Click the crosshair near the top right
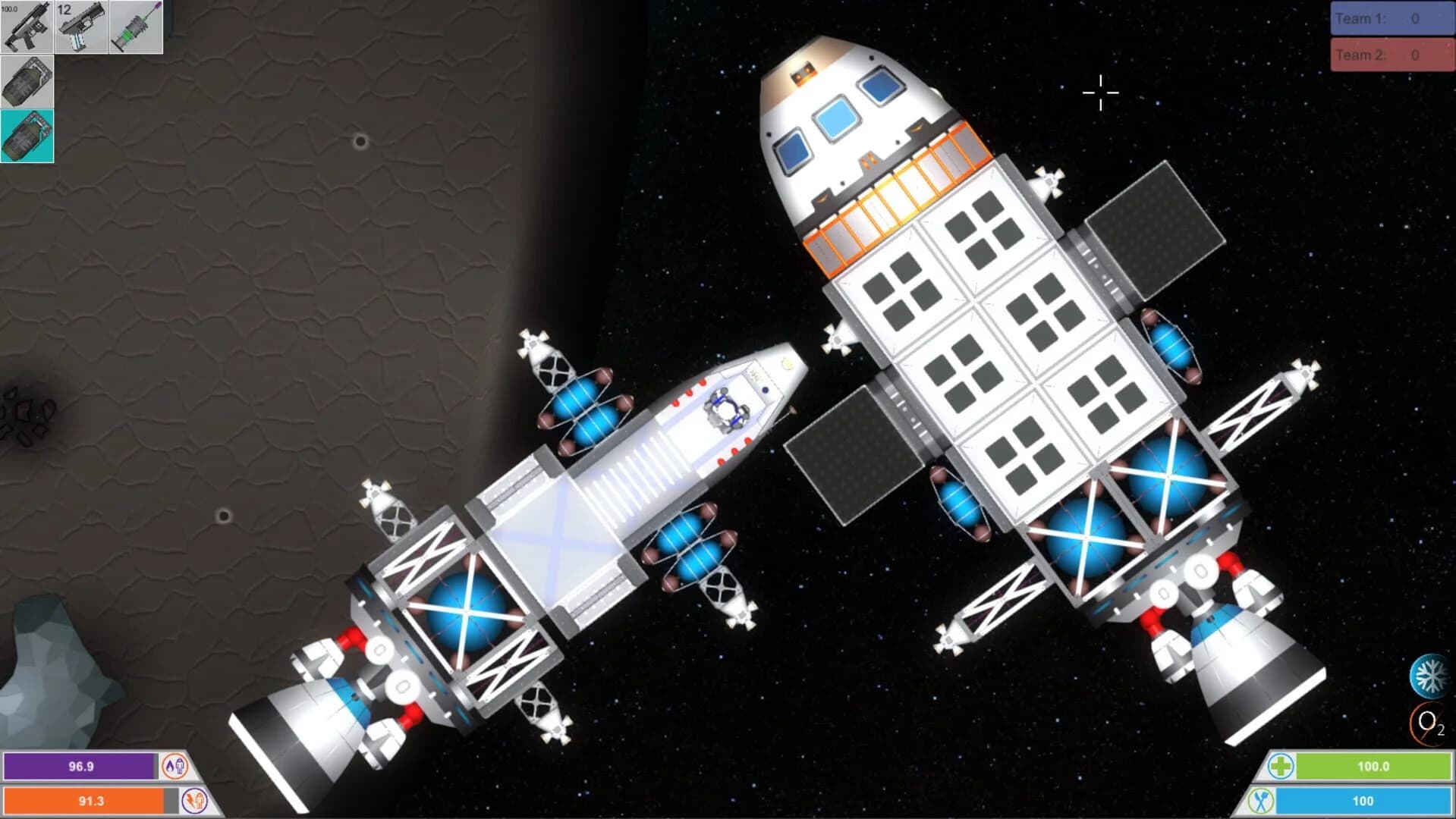 coord(1099,92)
